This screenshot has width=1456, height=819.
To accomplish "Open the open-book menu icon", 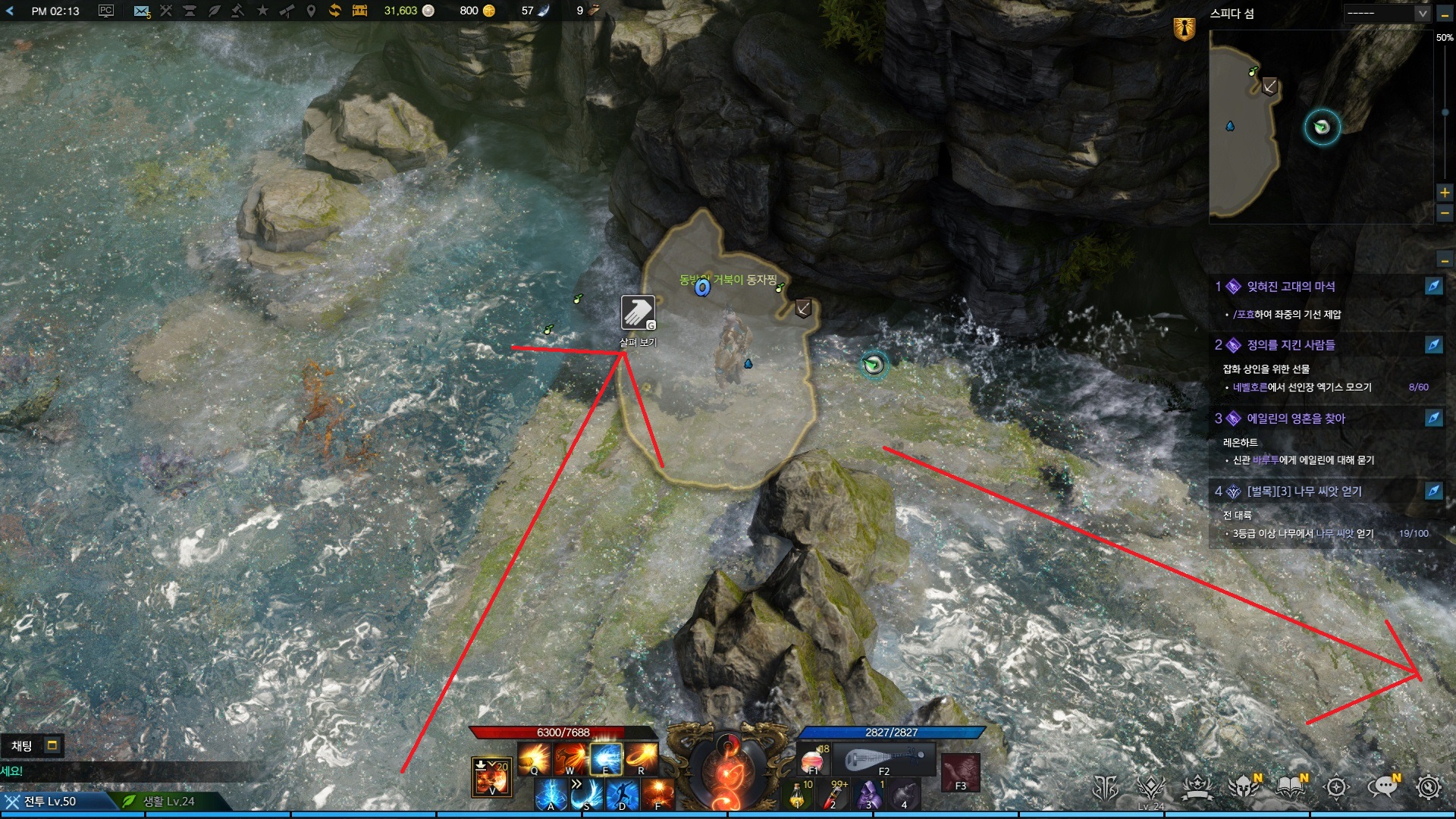I will pyautogui.click(x=1291, y=787).
